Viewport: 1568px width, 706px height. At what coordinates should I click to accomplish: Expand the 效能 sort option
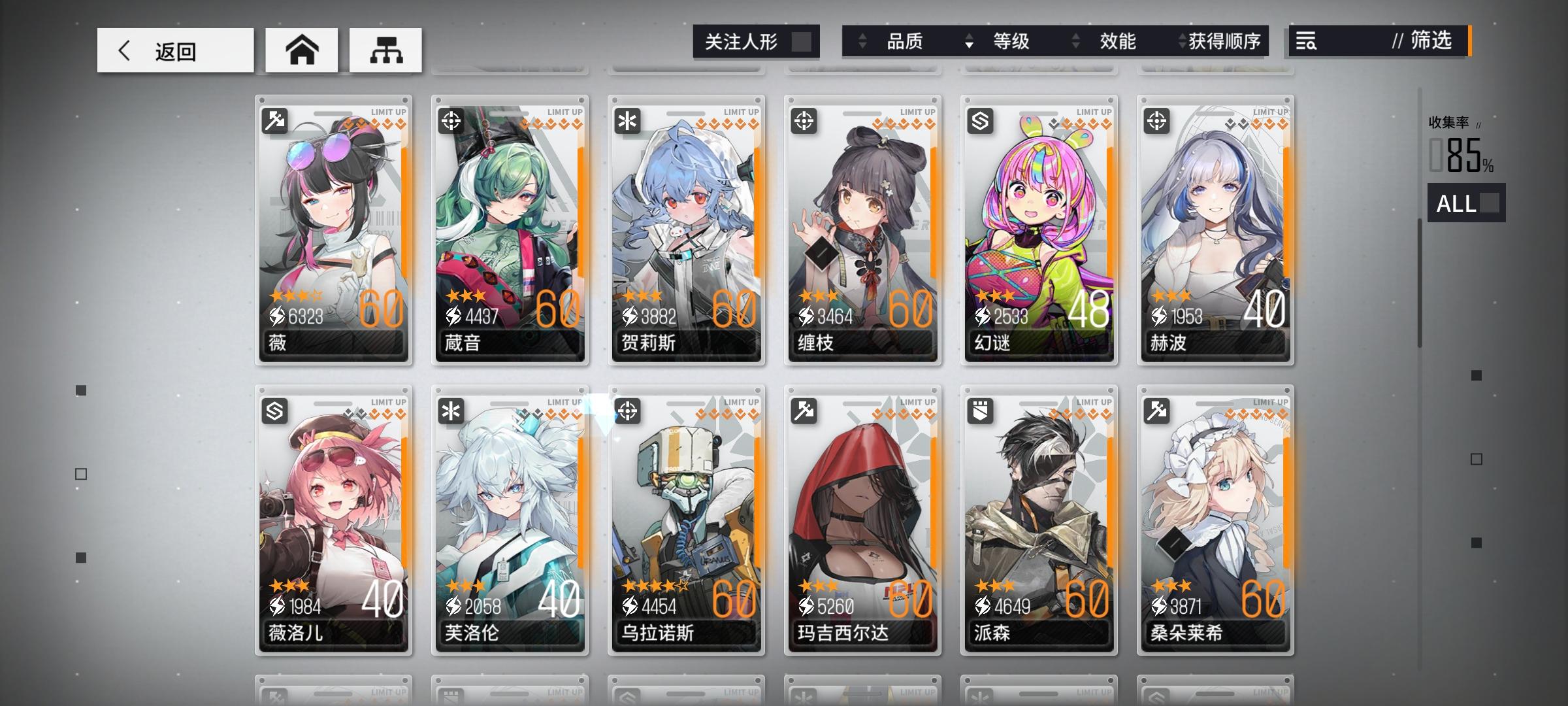pyautogui.click(x=1117, y=42)
